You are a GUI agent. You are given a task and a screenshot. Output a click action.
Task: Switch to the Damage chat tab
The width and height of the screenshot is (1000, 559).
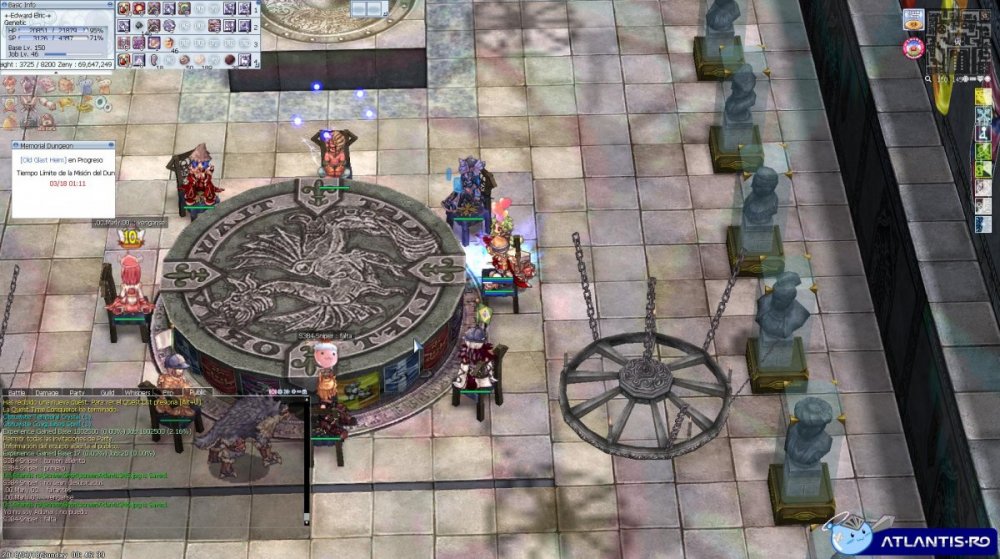click(47, 392)
